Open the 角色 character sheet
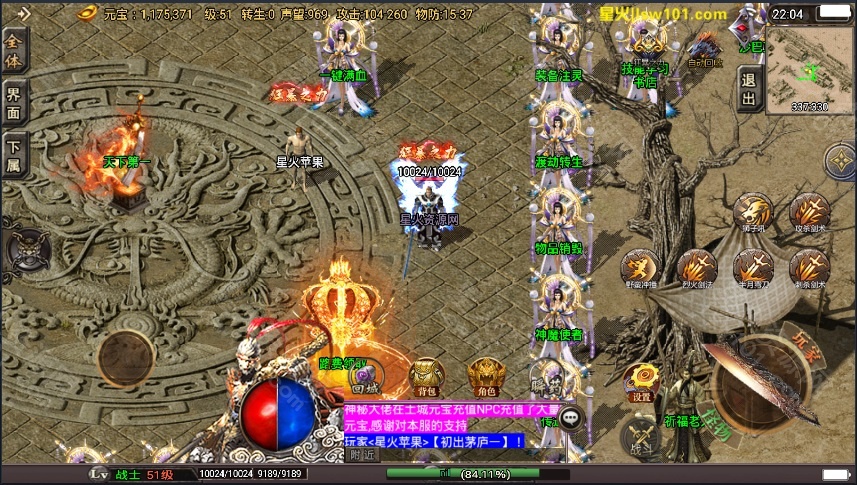 pos(489,375)
